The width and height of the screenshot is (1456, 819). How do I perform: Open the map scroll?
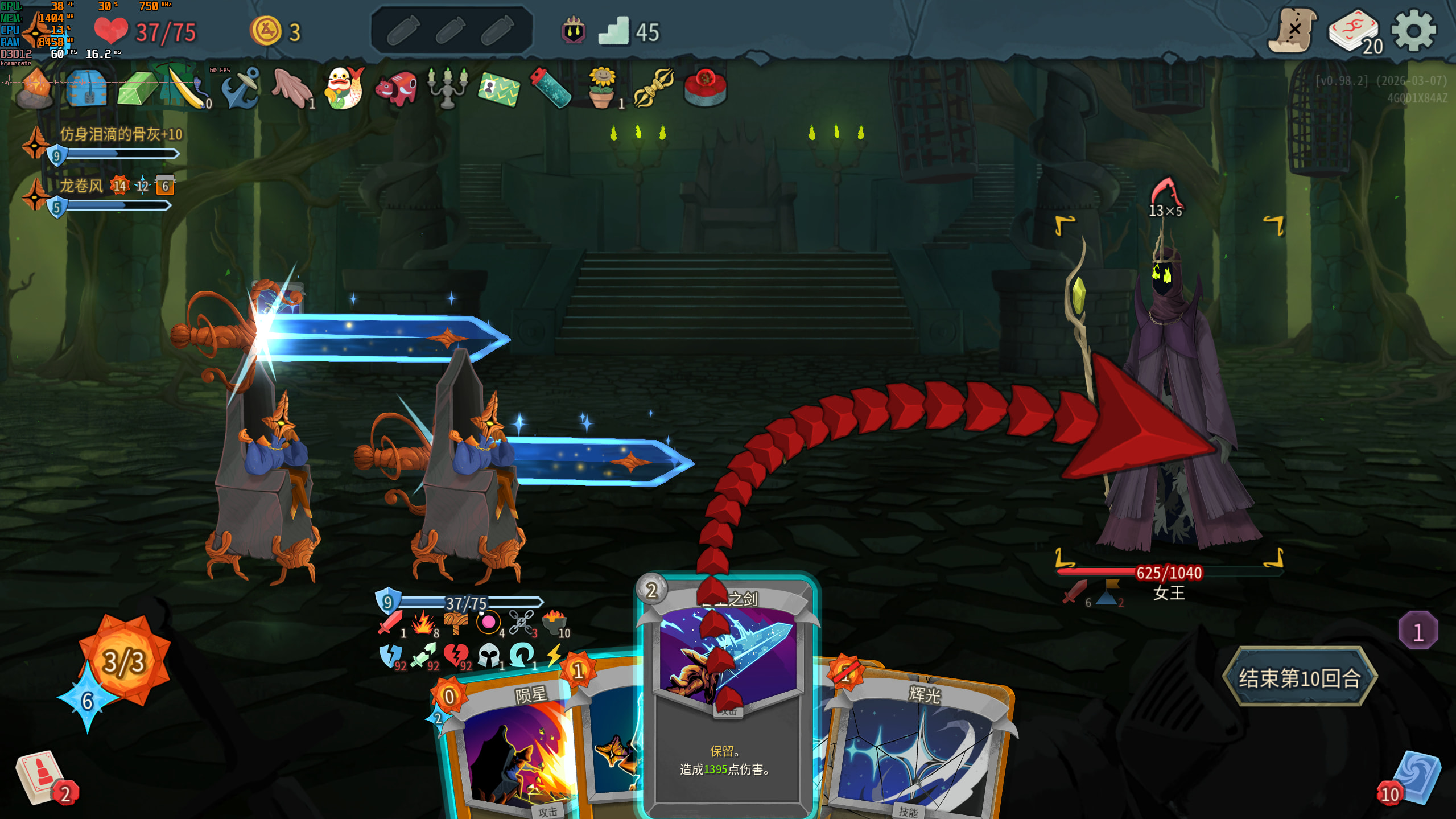click(x=1293, y=31)
